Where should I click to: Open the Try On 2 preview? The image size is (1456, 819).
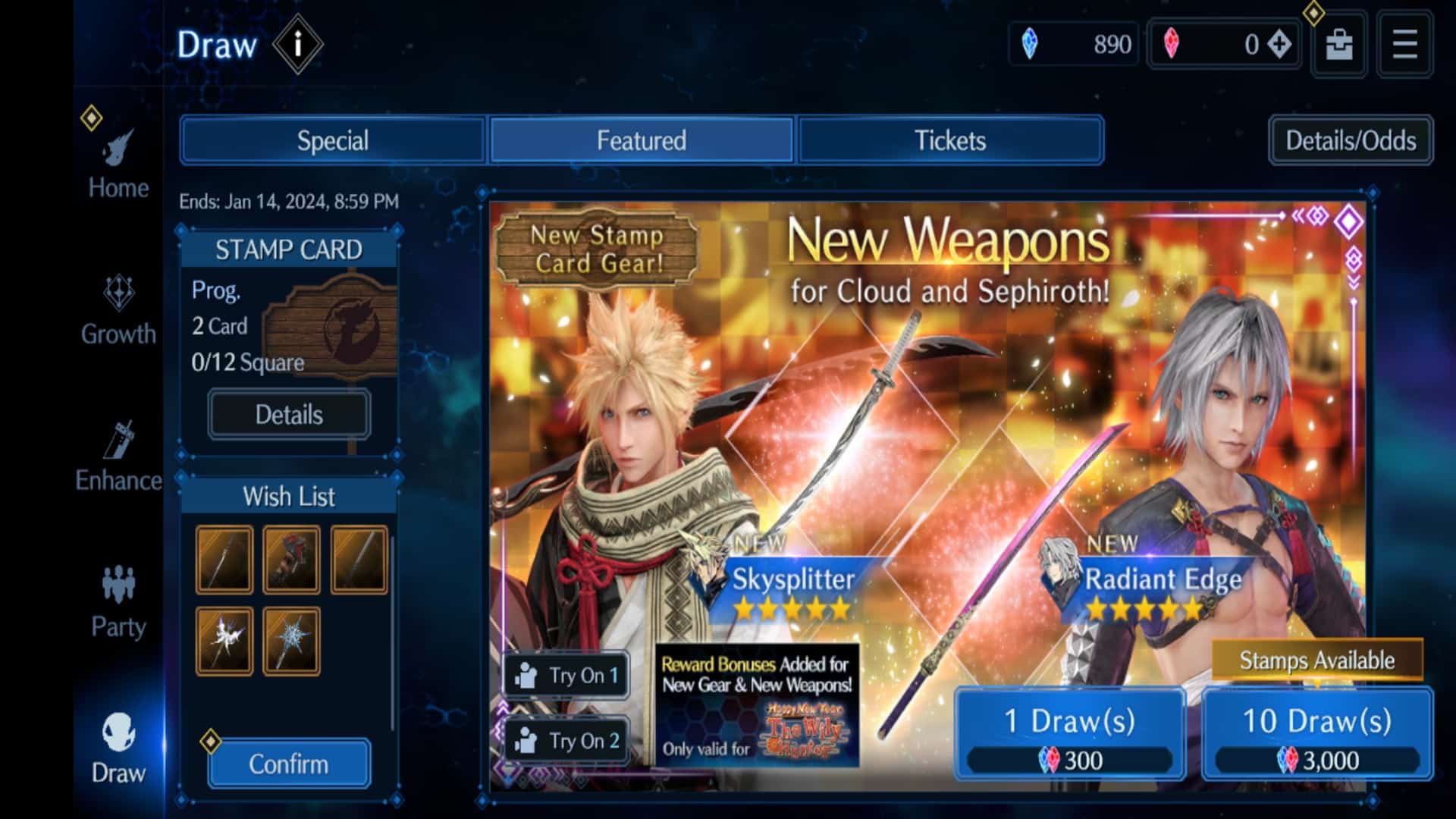[x=565, y=741]
